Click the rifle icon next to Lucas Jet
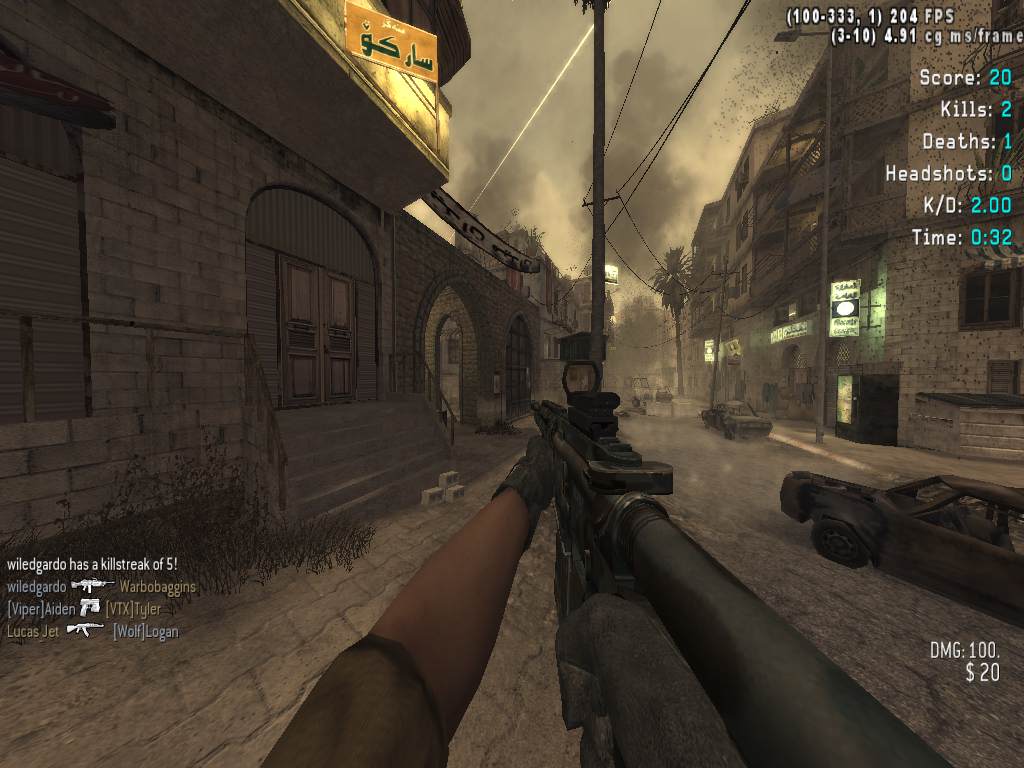The width and height of the screenshot is (1024, 768). 85,630
